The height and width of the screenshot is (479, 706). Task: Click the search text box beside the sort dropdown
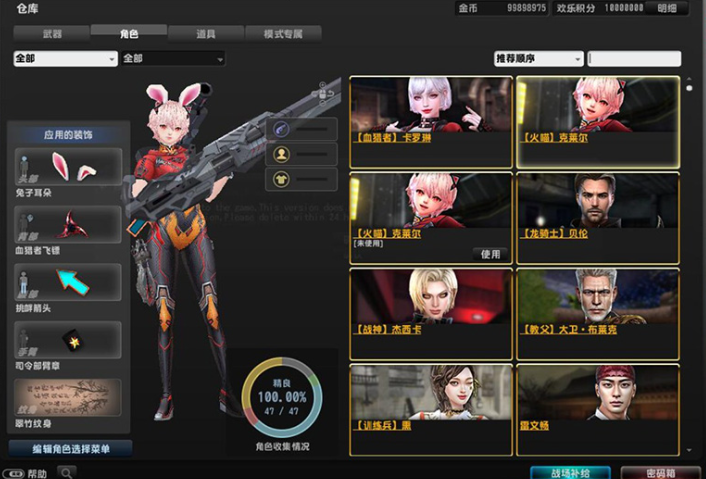click(634, 59)
